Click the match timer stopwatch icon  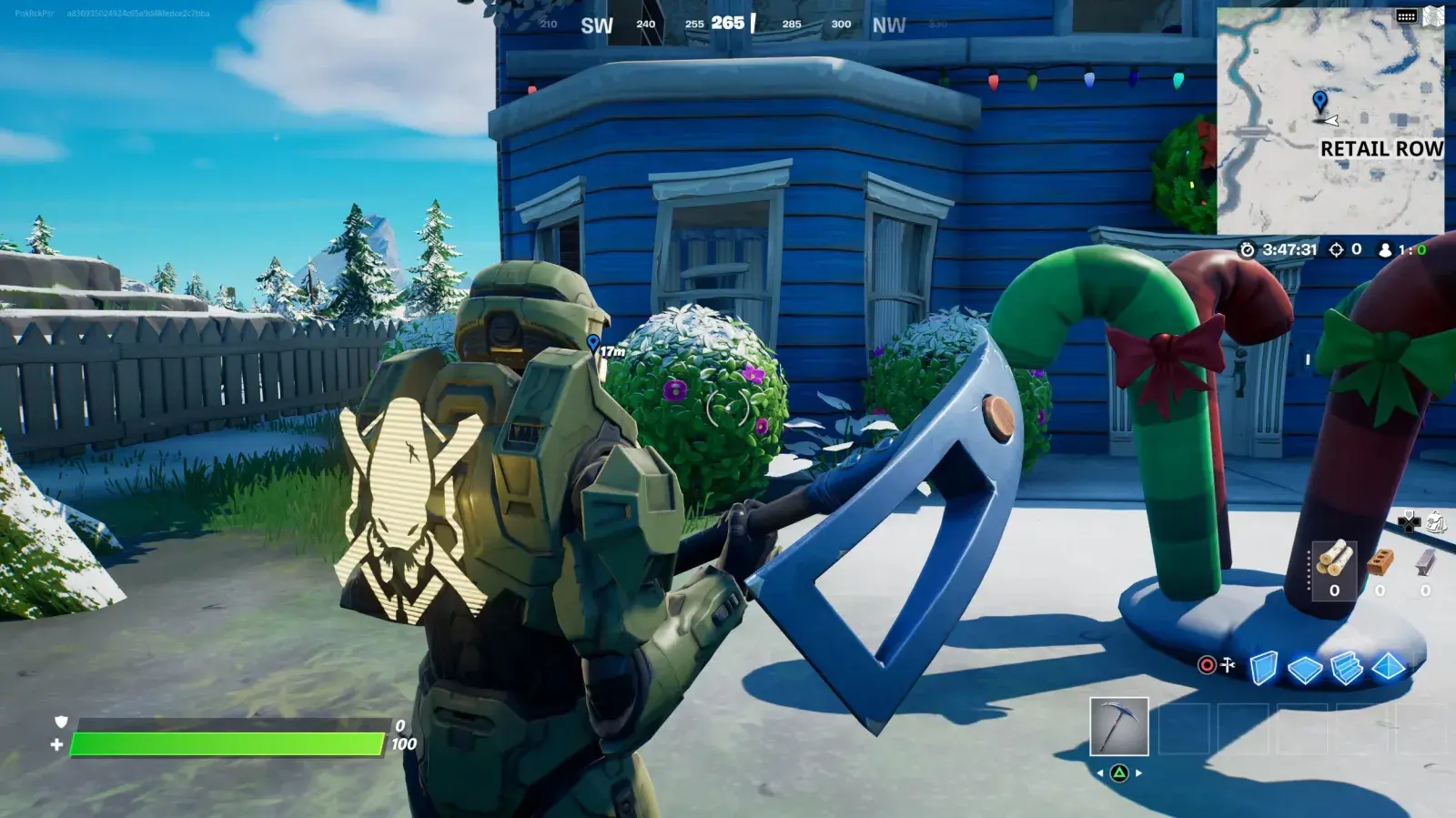click(x=1247, y=249)
